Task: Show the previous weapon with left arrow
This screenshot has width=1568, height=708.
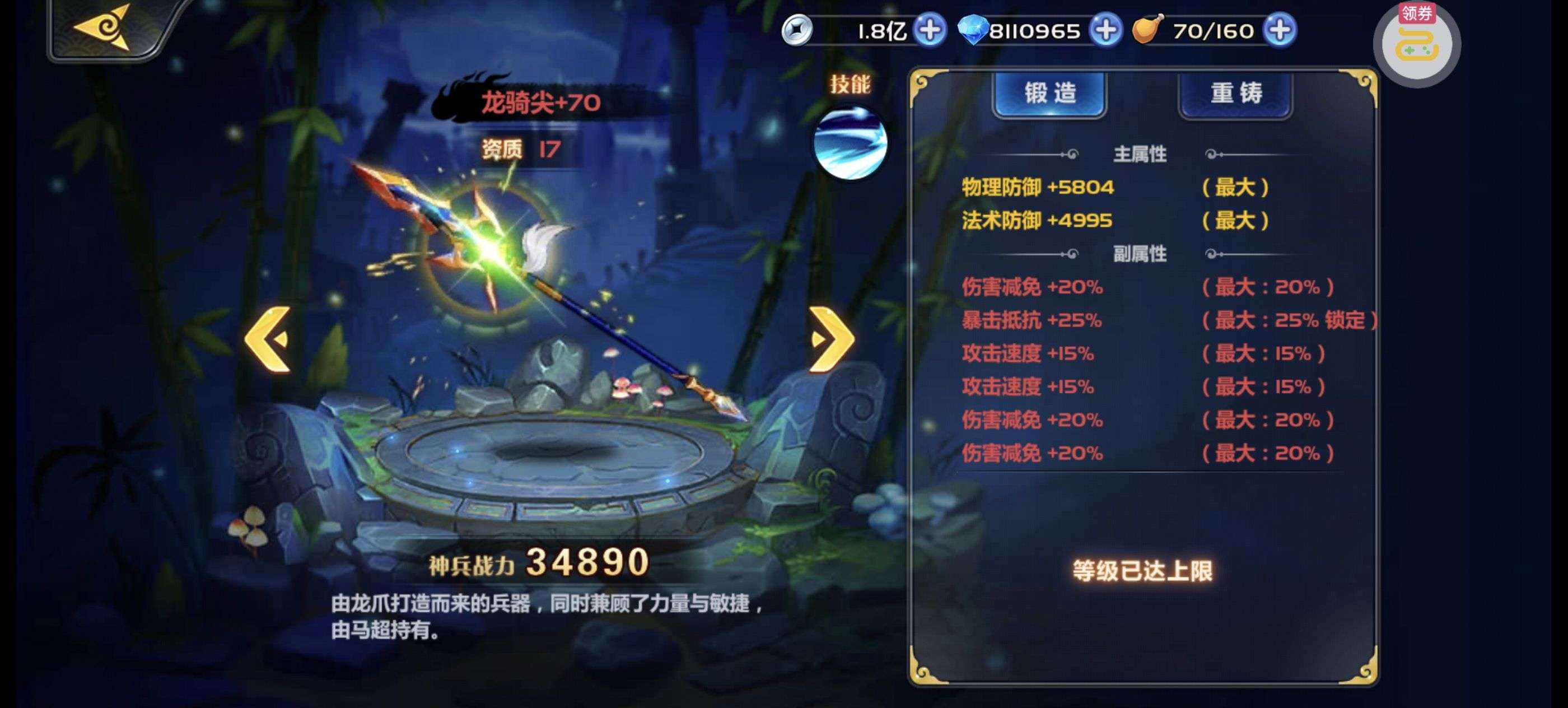Action: (x=268, y=339)
